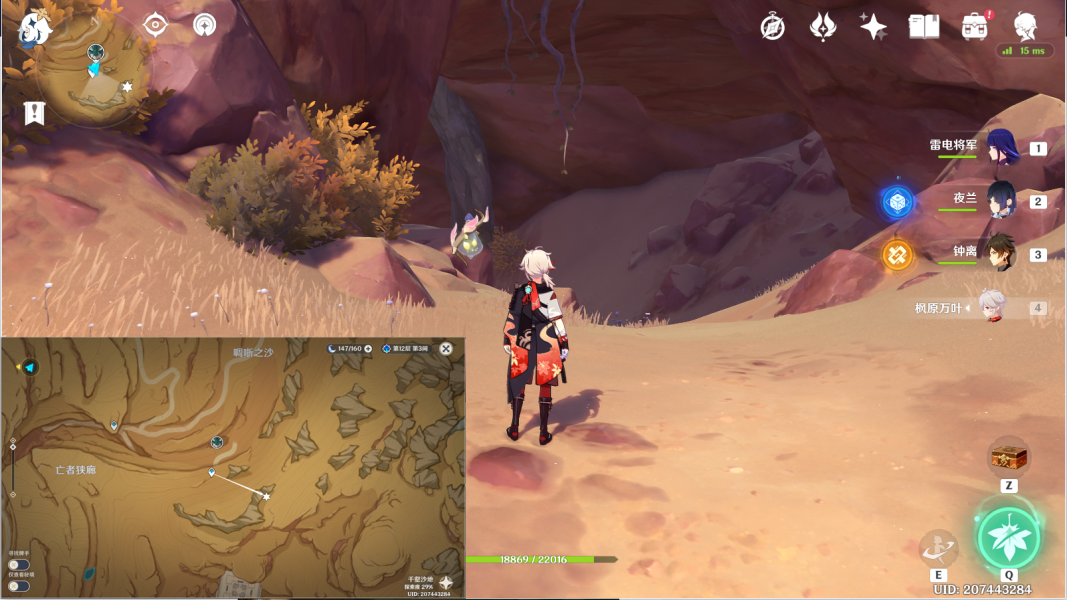Toggle the 仅查看秘境 switch on the map

coord(18,586)
